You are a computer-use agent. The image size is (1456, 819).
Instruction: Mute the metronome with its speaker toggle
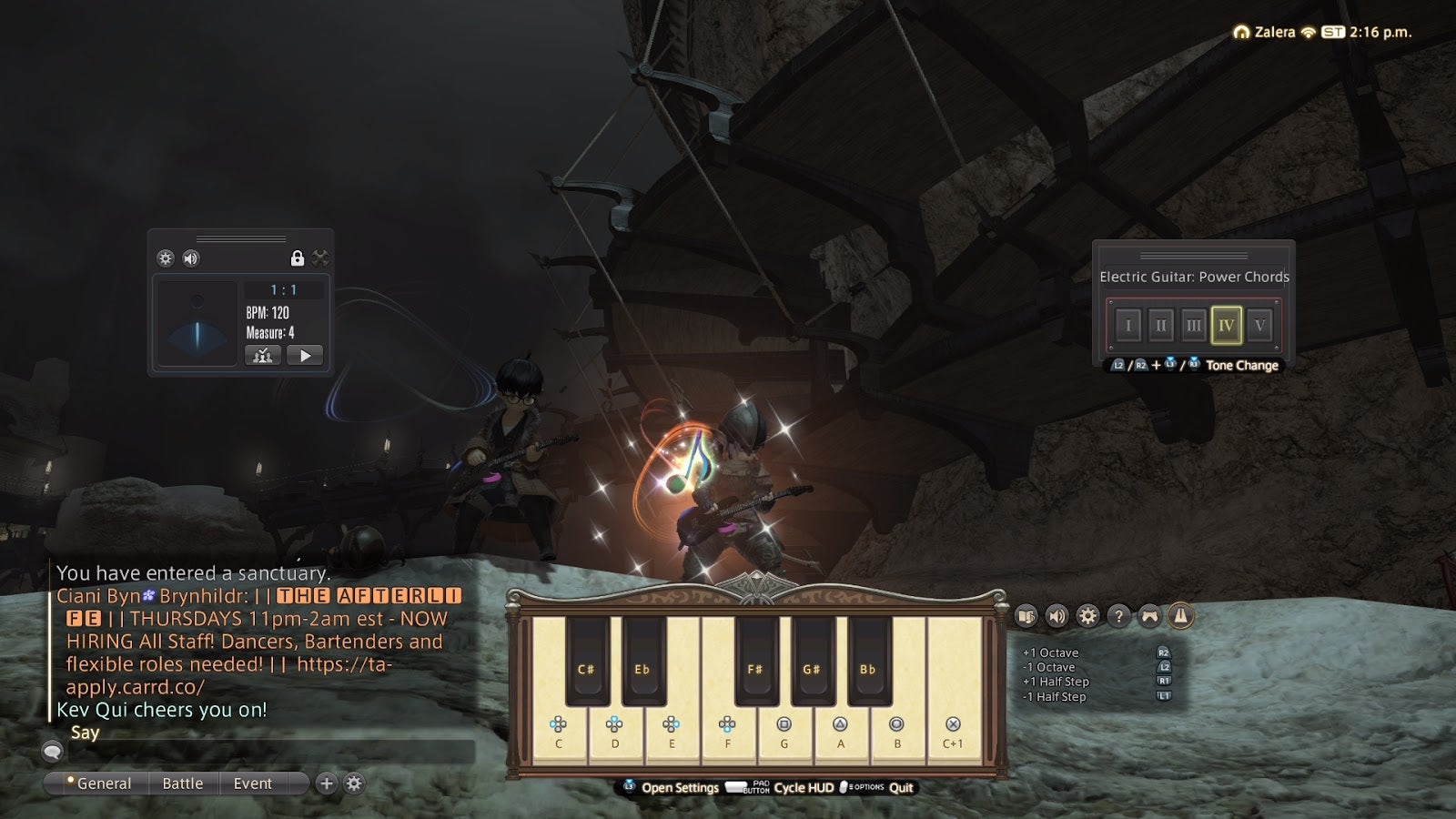189,258
